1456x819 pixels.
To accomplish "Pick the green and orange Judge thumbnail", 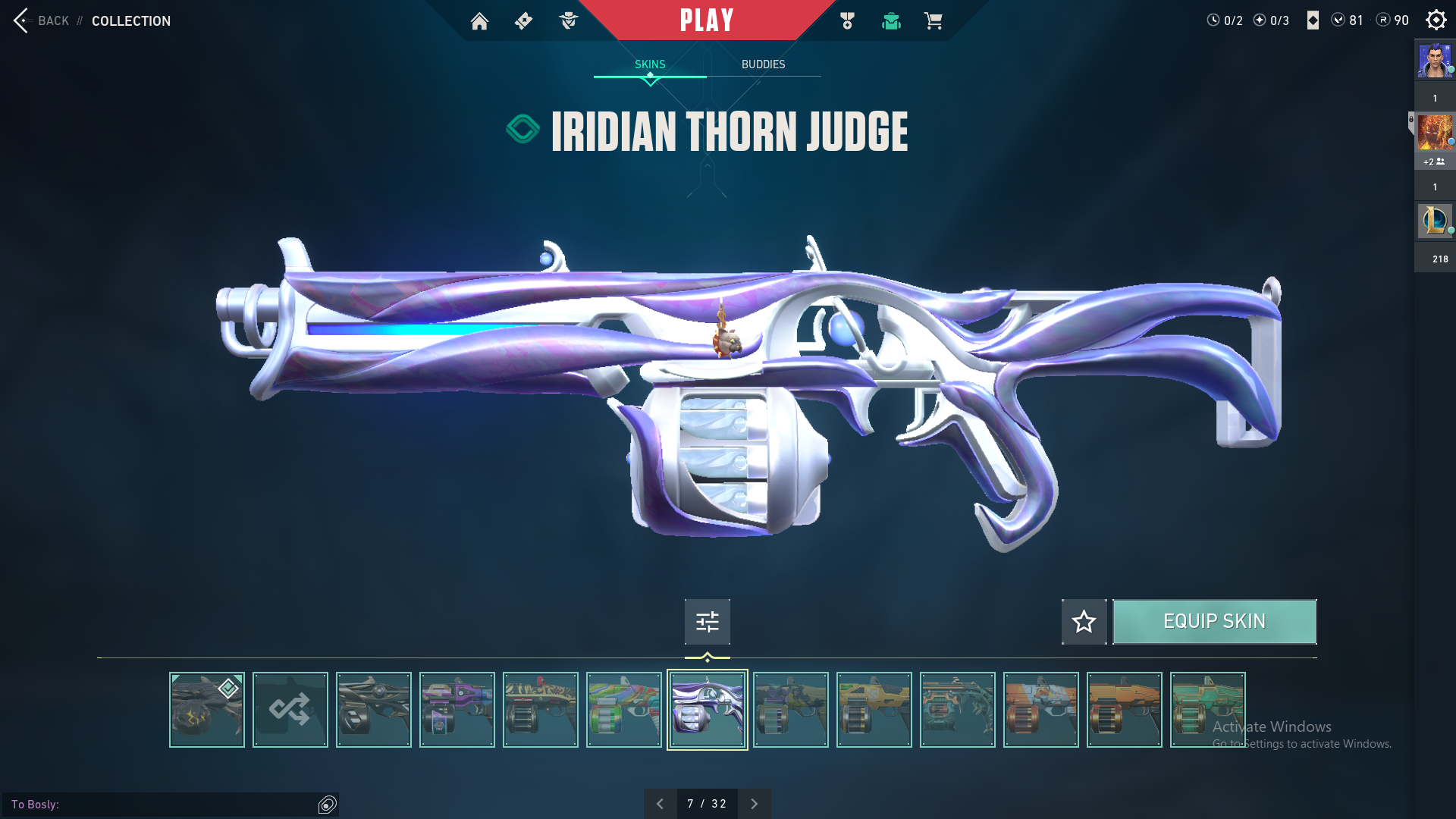I will pyautogui.click(x=623, y=710).
